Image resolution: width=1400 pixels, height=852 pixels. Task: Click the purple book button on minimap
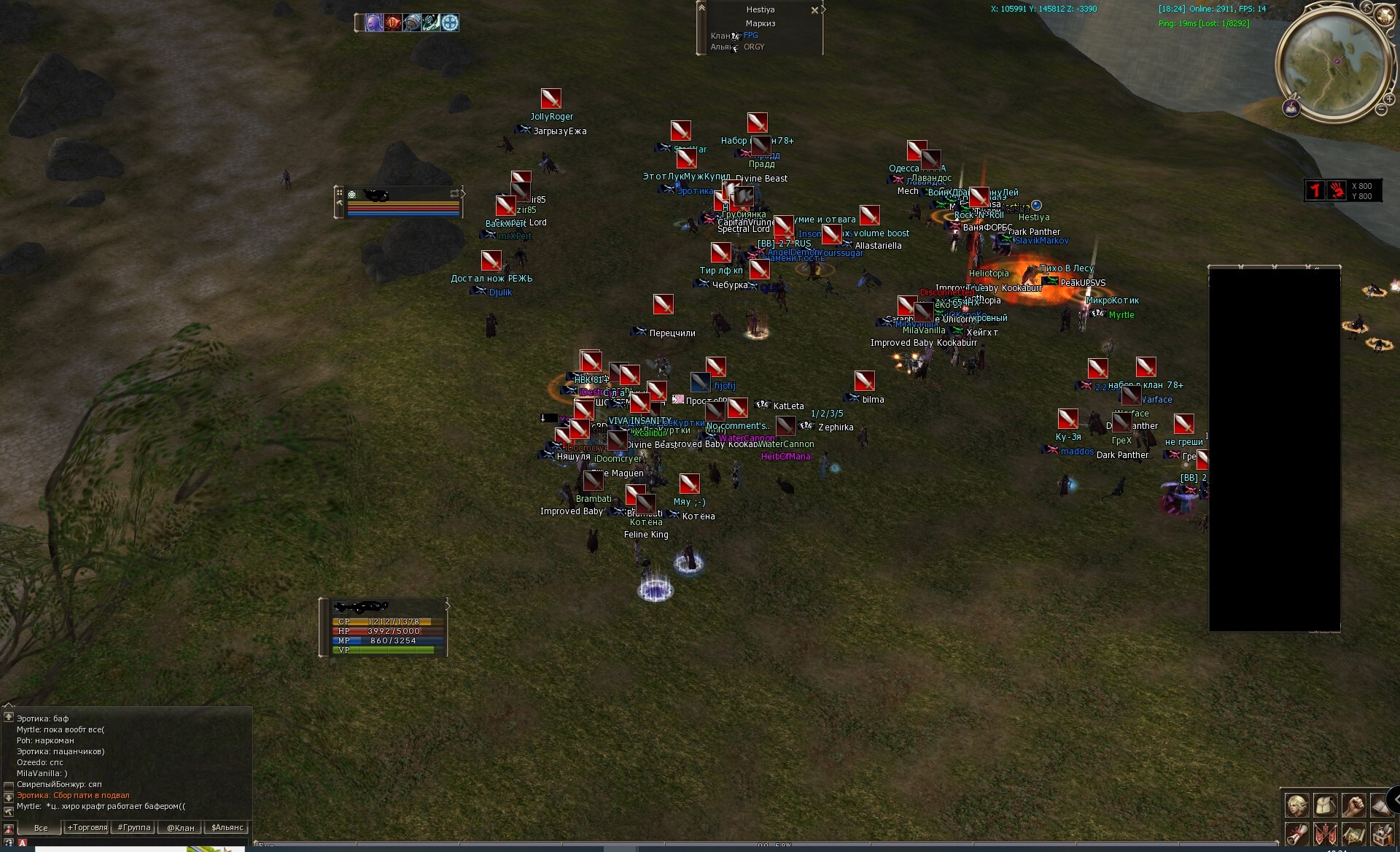point(1291,109)
